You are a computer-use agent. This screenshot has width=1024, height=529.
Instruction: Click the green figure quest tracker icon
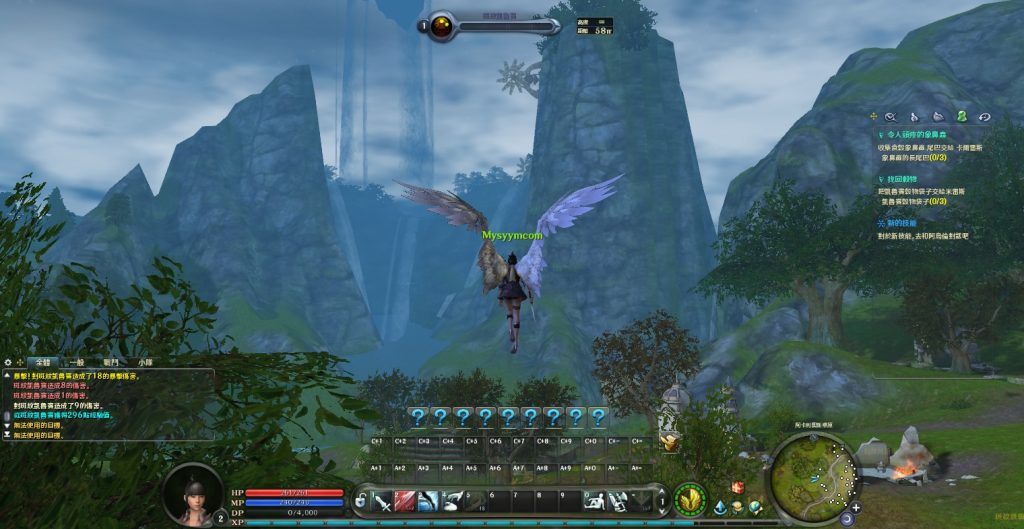click(x=961, y=117)
